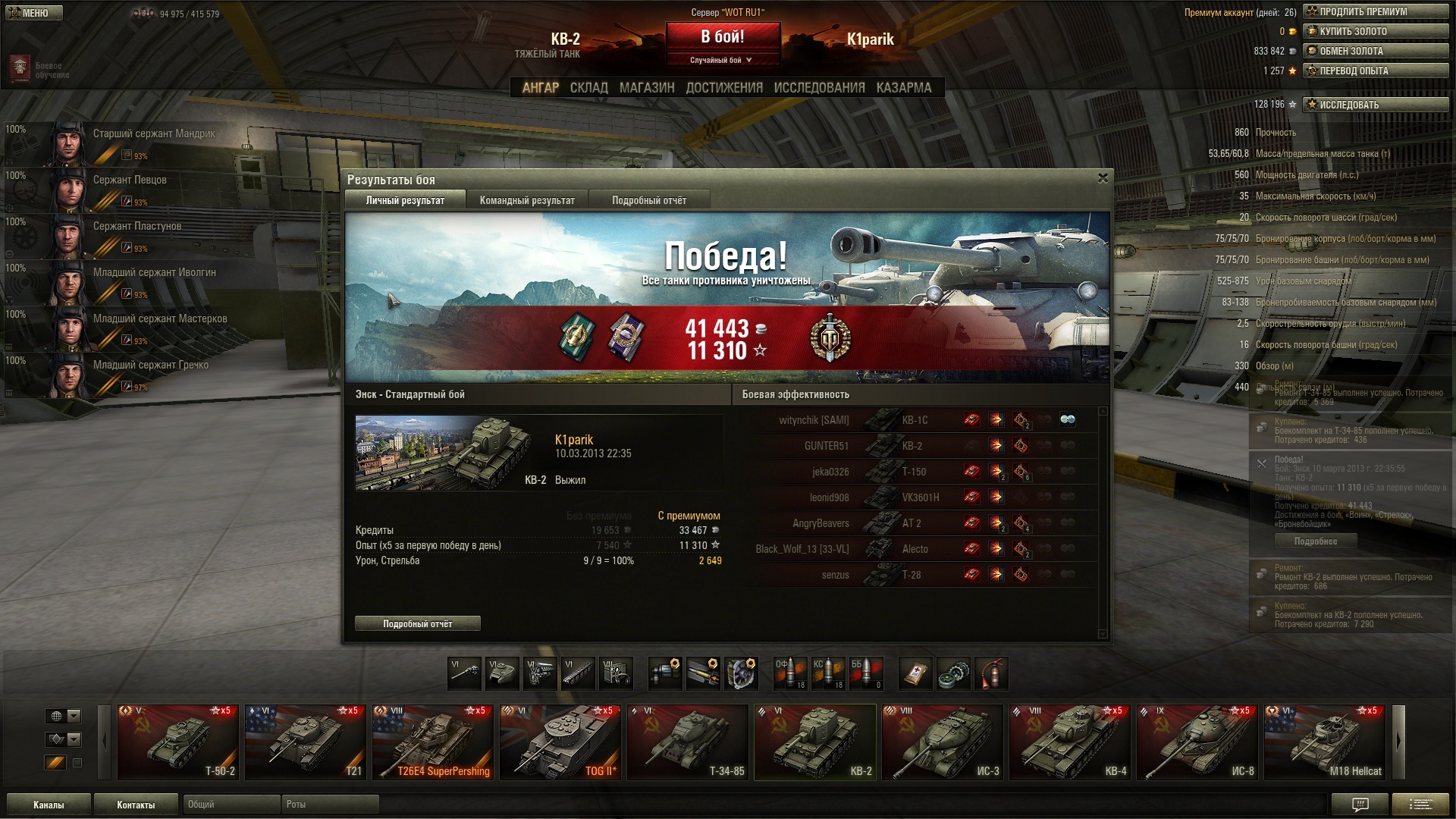Screen dimensions: 1456x819
Task: Select the M18 Hellcat tank
Action: click(x=1325, y=742)
